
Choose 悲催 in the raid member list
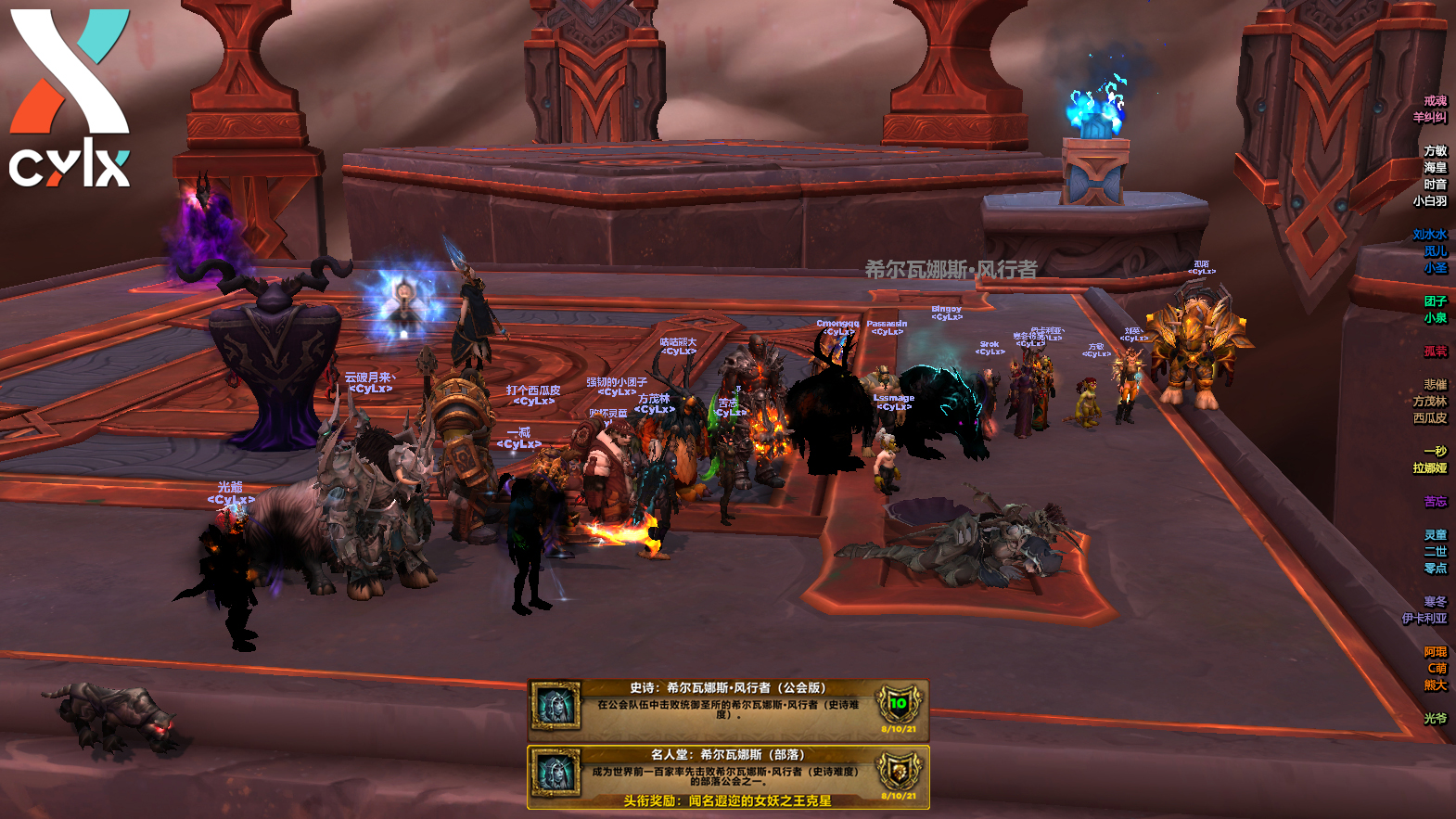(x=1435, y=385)
